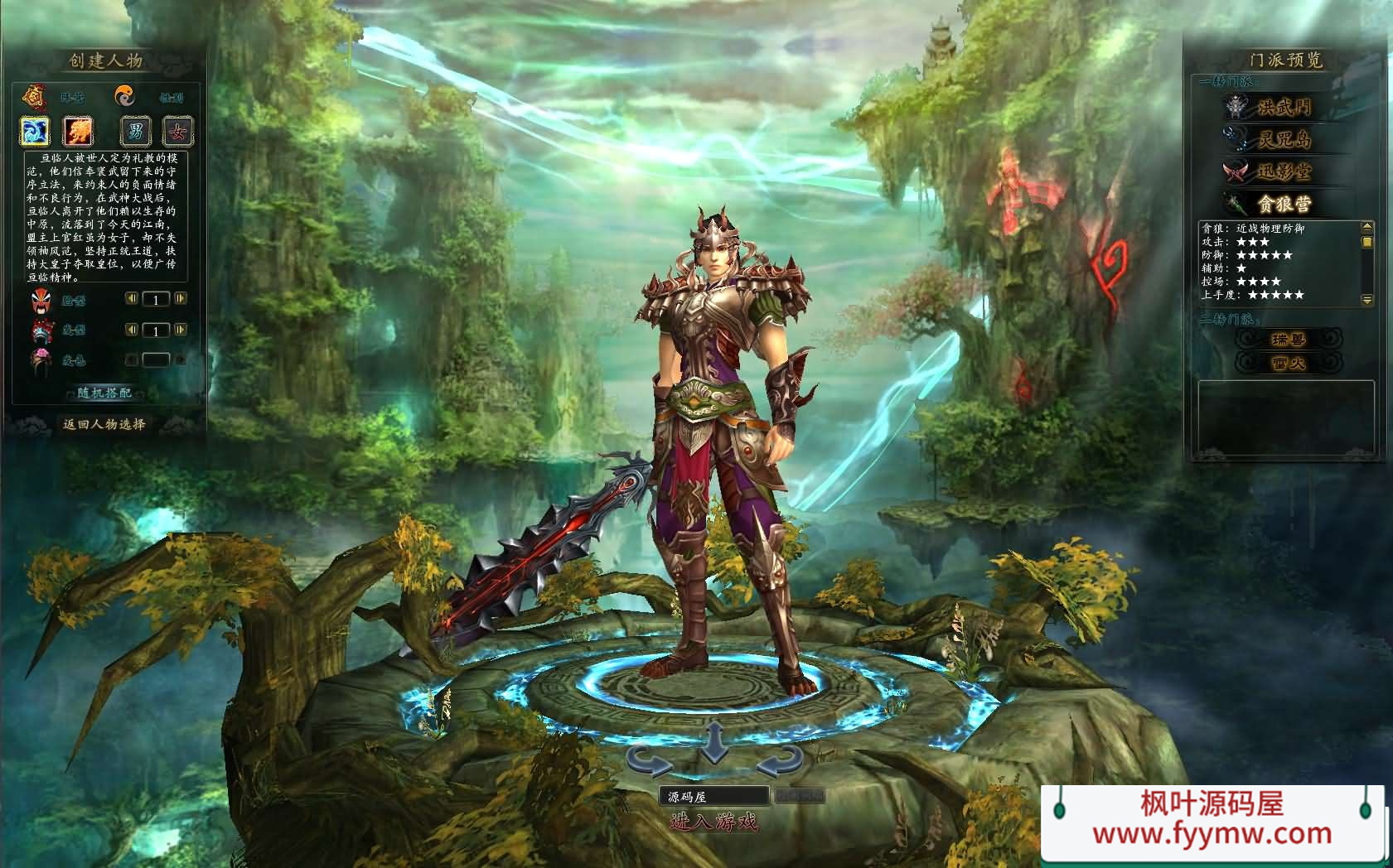The width and height of the screenshot is (1393, 868).
Task: Select the blue dragon race icon
Action: [x=36, y=130]
